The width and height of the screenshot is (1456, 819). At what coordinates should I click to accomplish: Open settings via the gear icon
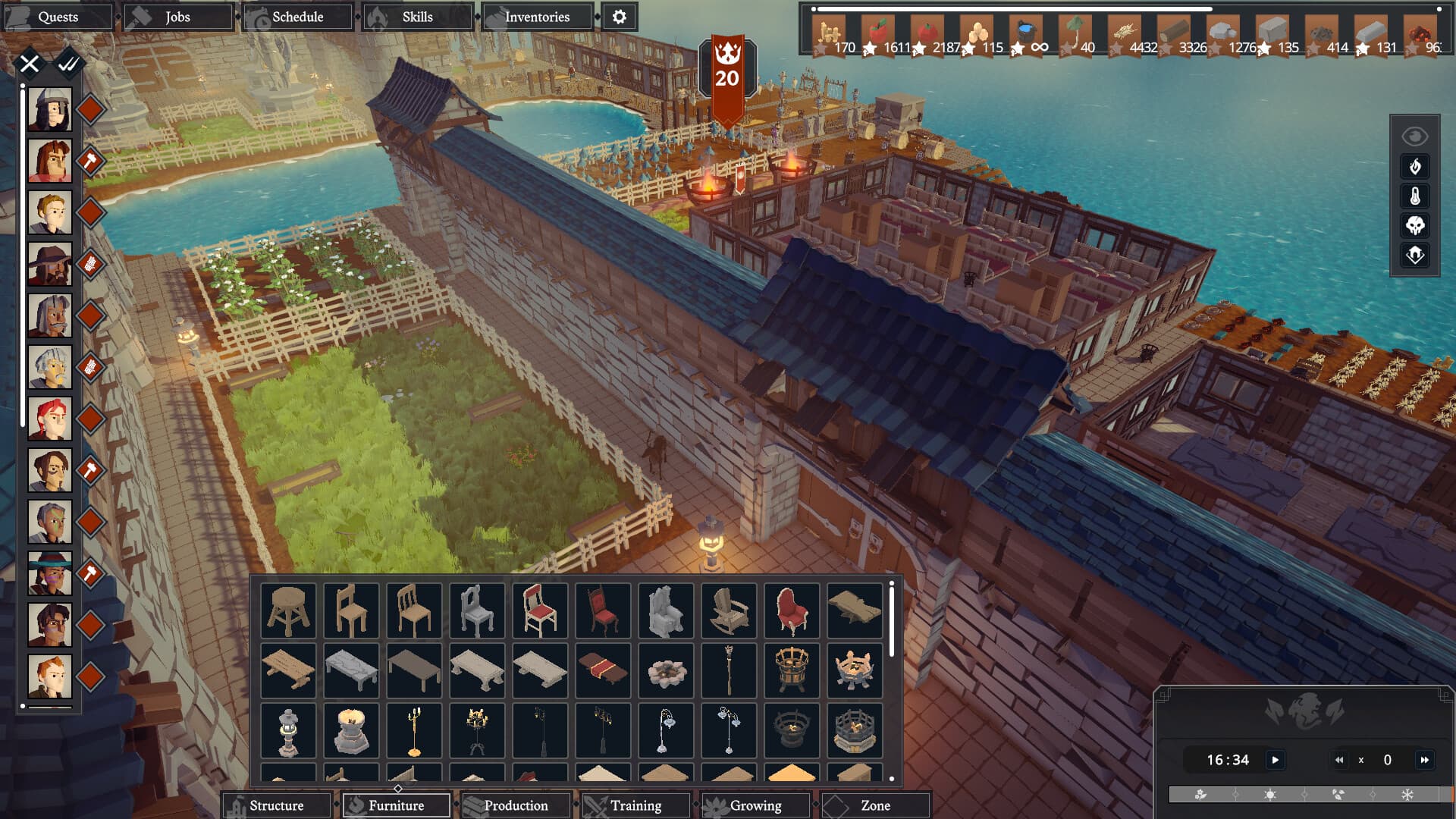[x=620, y=16]
